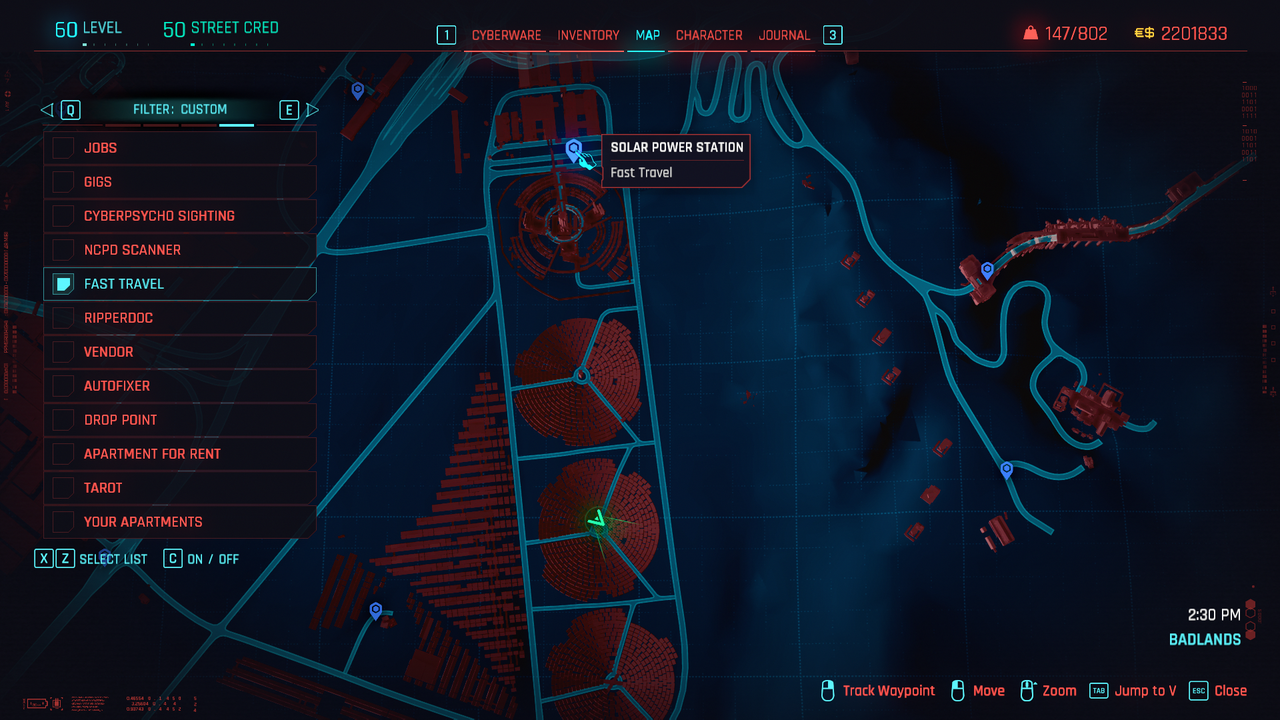Select the Solar Power Station fast travel marker
1280x720 pixels.
click(574, 151)
